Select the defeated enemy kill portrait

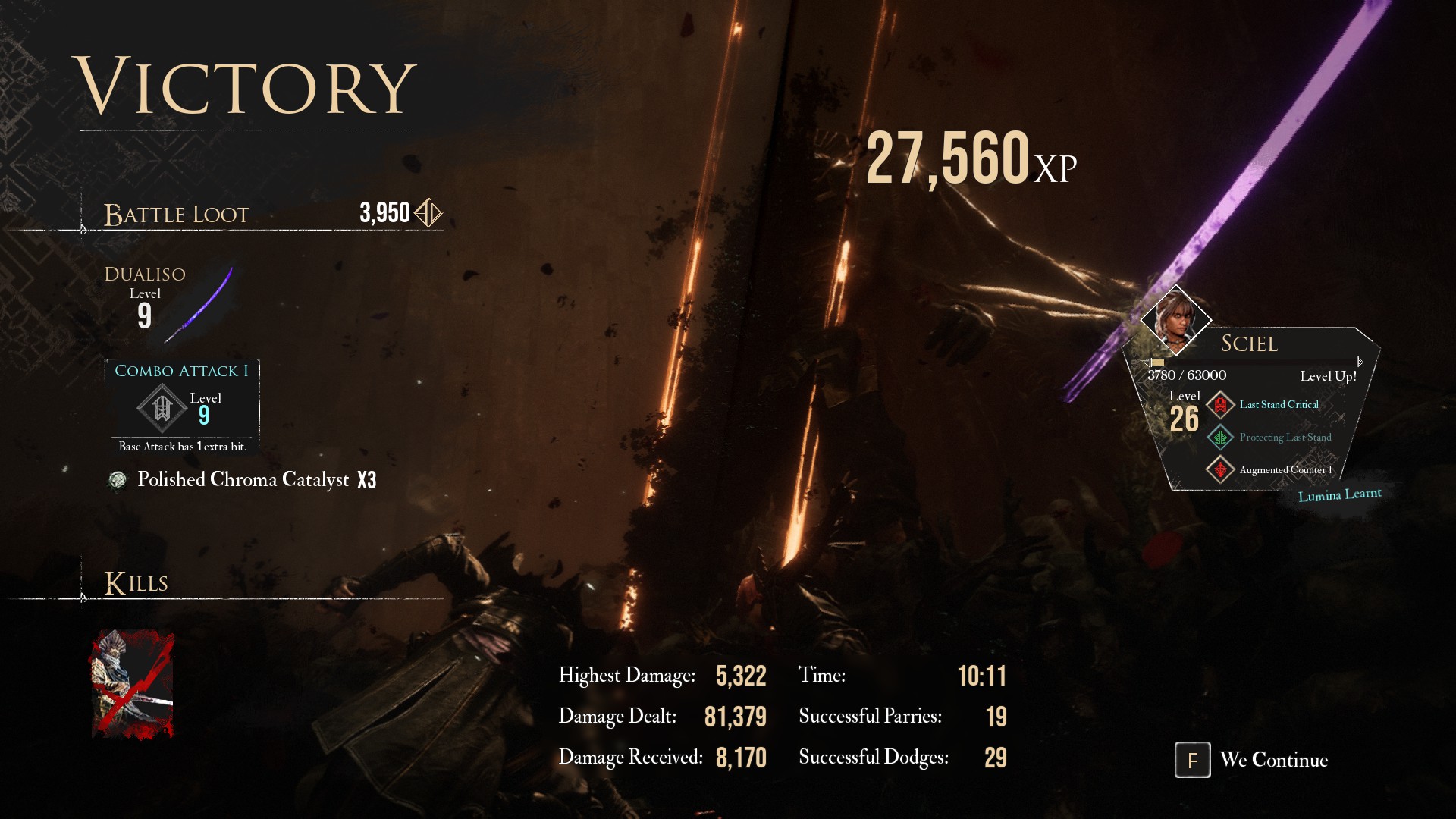tap(133, 684)
